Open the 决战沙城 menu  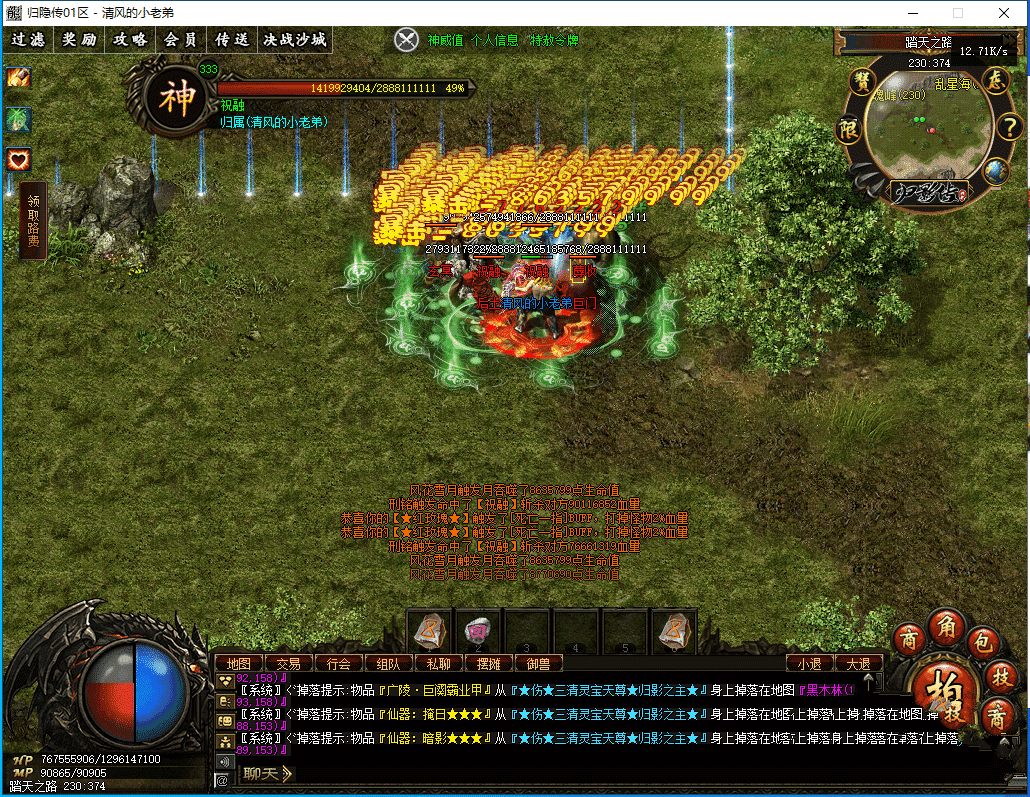295,40
